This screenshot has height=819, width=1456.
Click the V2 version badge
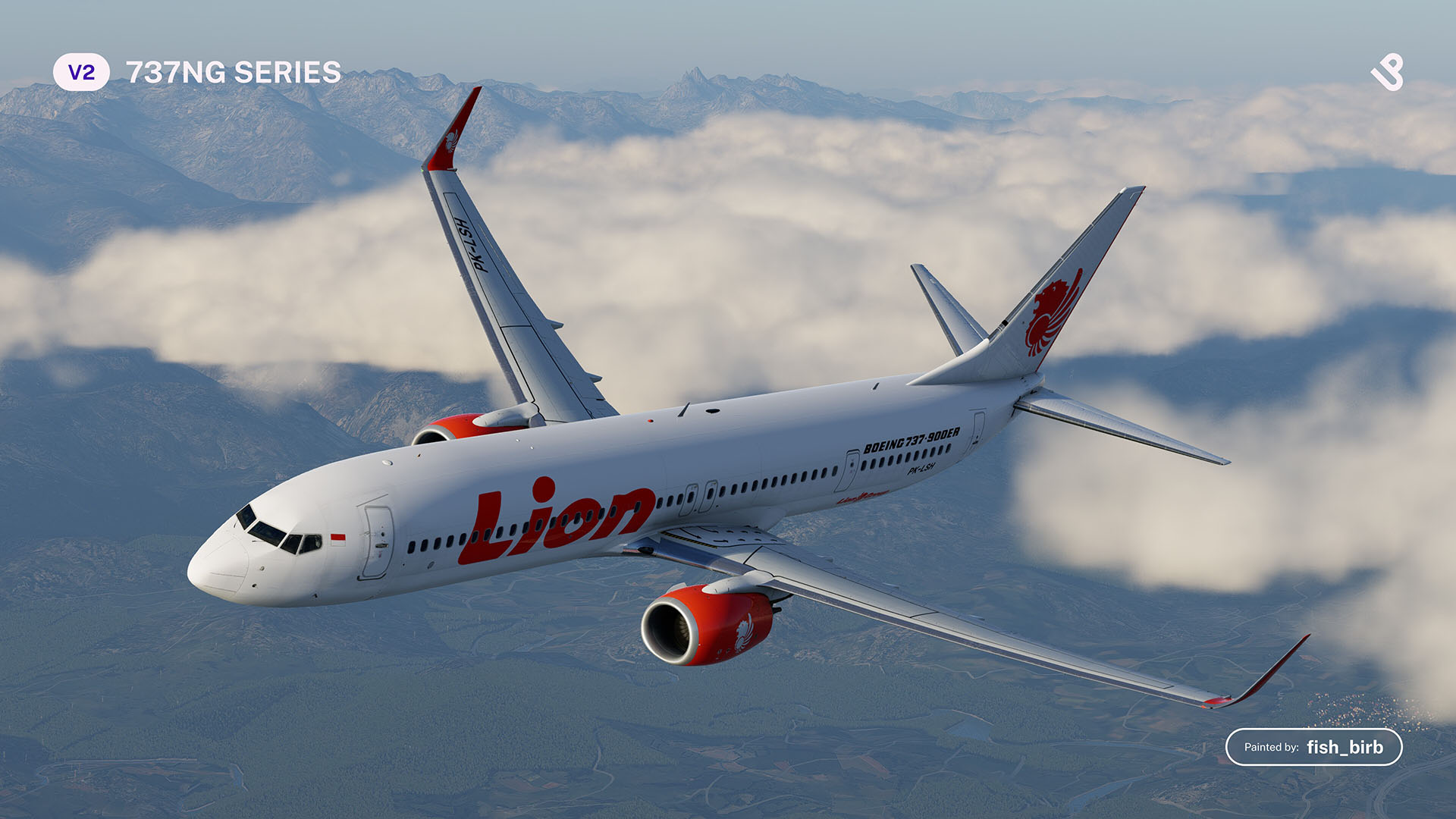pos(81,73)
